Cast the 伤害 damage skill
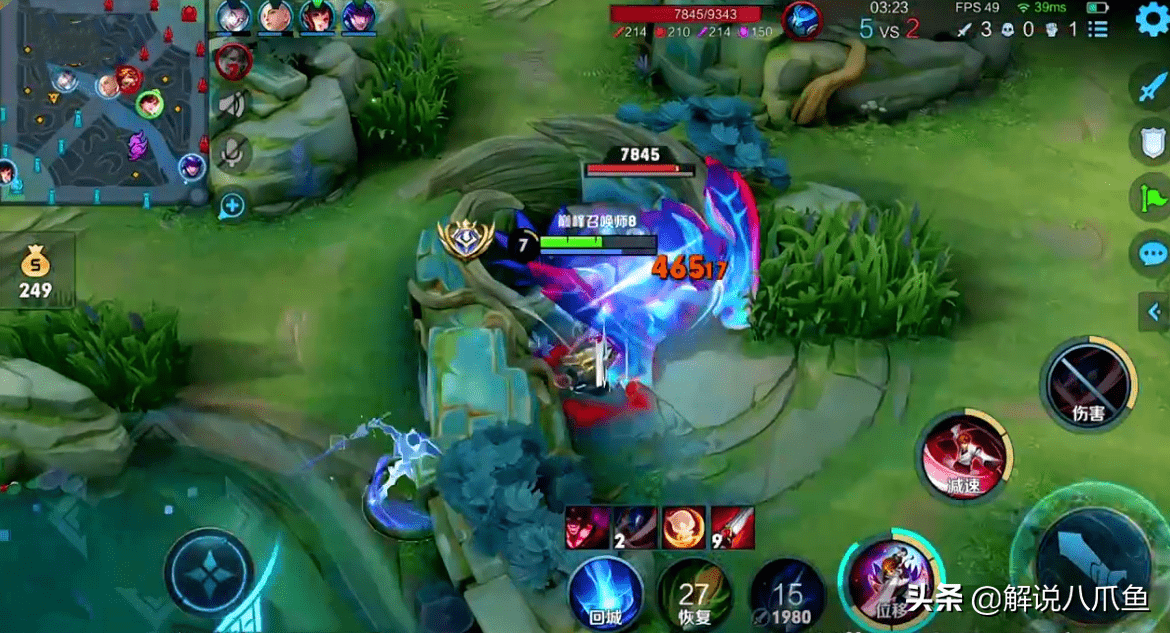The width and height of the screenshot is (1170, 633). [x=1088, y=383]
